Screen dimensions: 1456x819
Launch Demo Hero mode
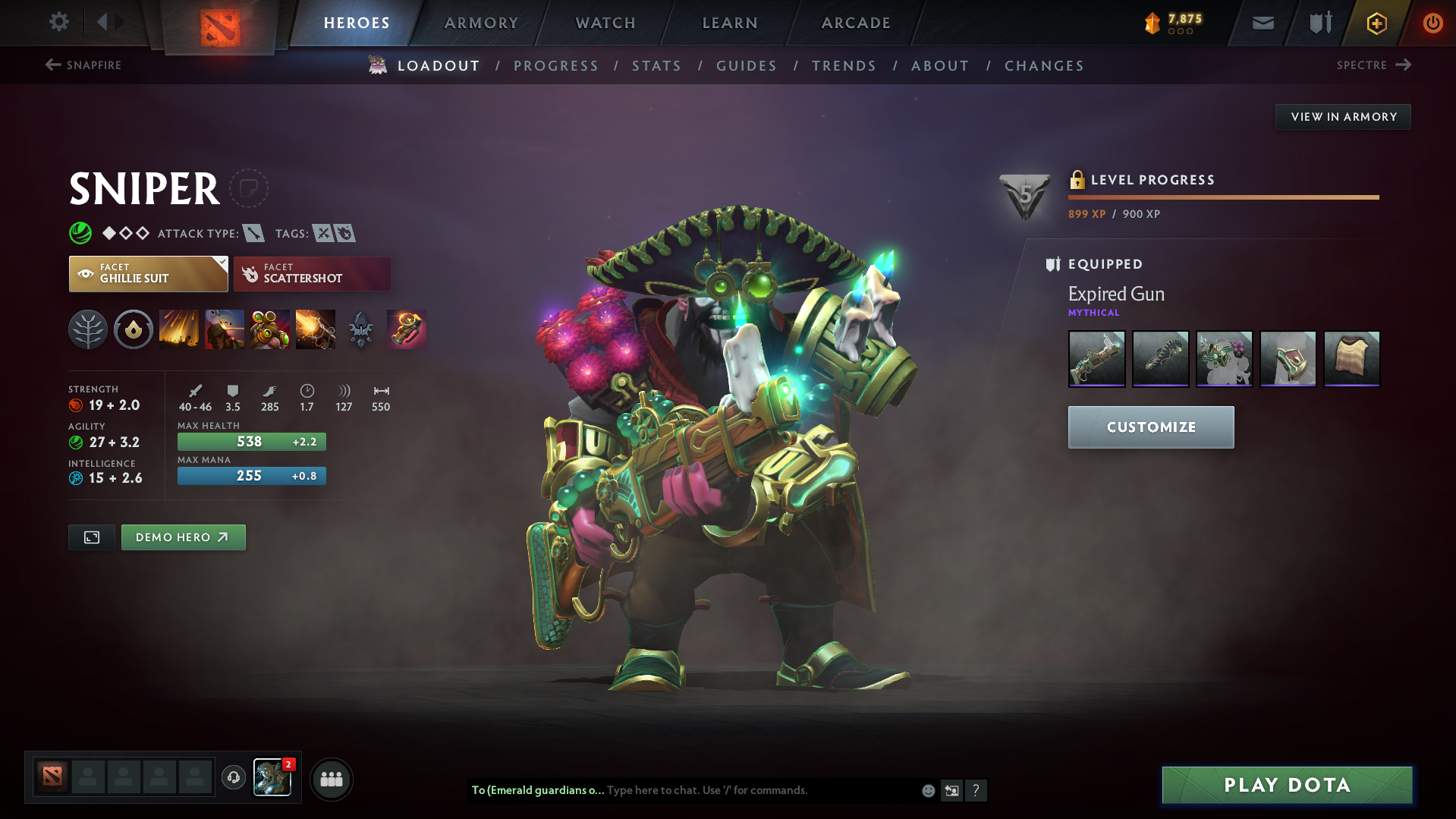tap(183, 537)
